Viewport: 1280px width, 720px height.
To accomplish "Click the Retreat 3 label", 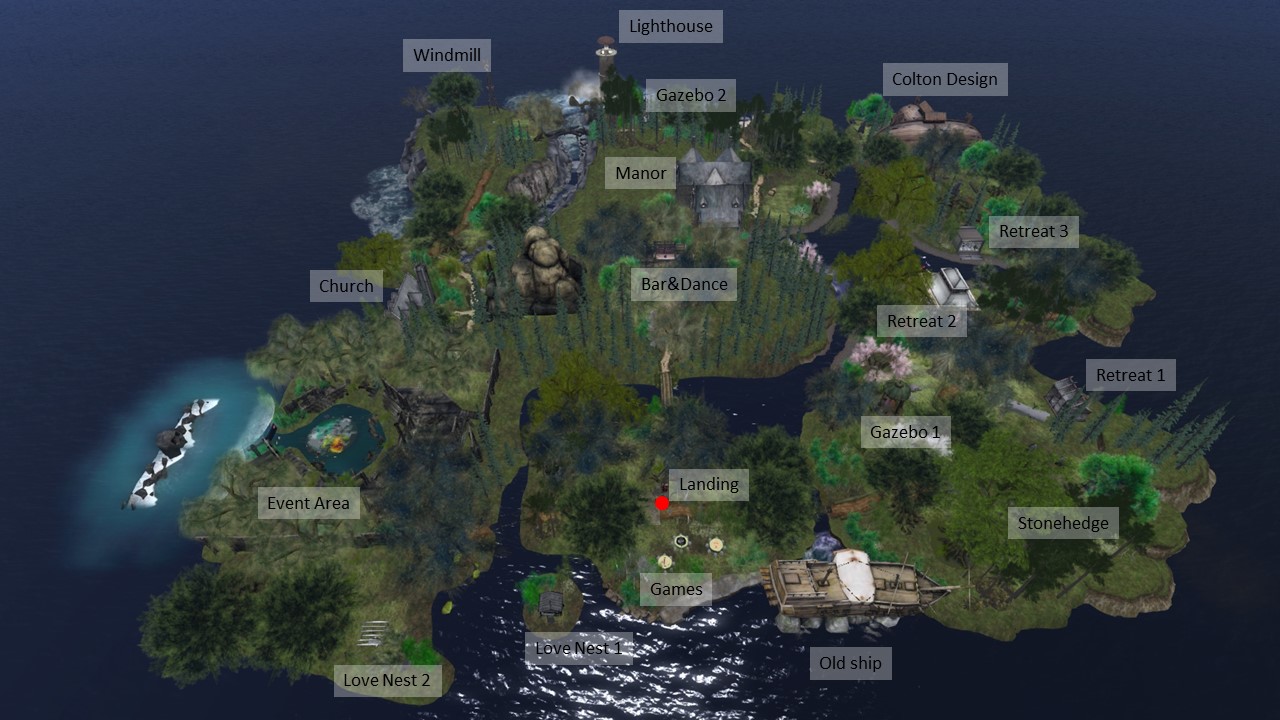I will tap(1033, 231).
